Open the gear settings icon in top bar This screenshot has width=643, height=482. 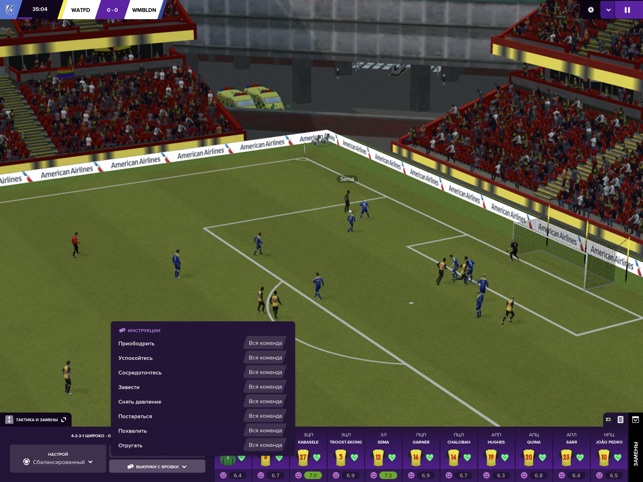coord(590,10)
